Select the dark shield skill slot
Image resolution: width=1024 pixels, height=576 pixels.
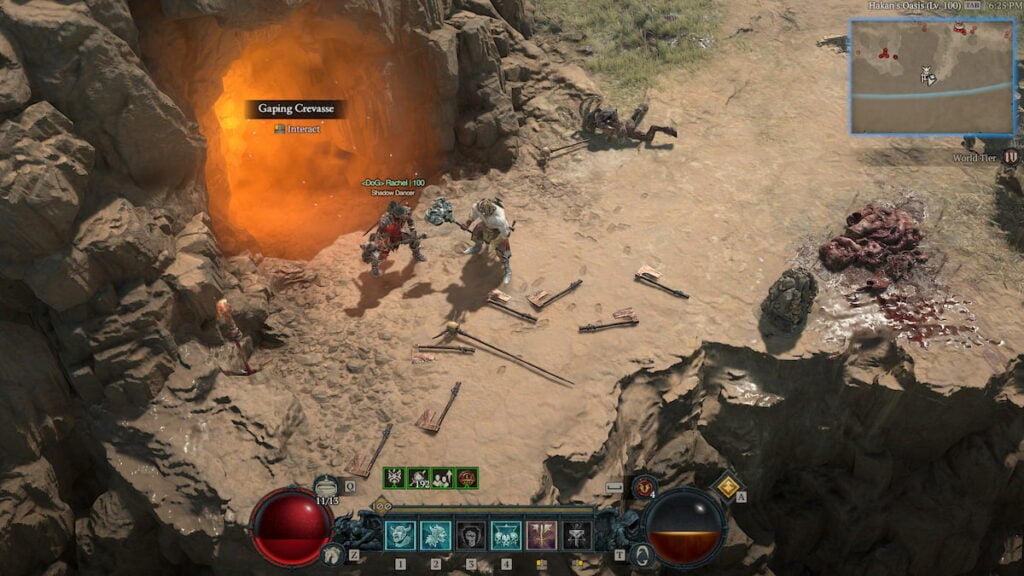pyautogui.click(x=471, y=536)
